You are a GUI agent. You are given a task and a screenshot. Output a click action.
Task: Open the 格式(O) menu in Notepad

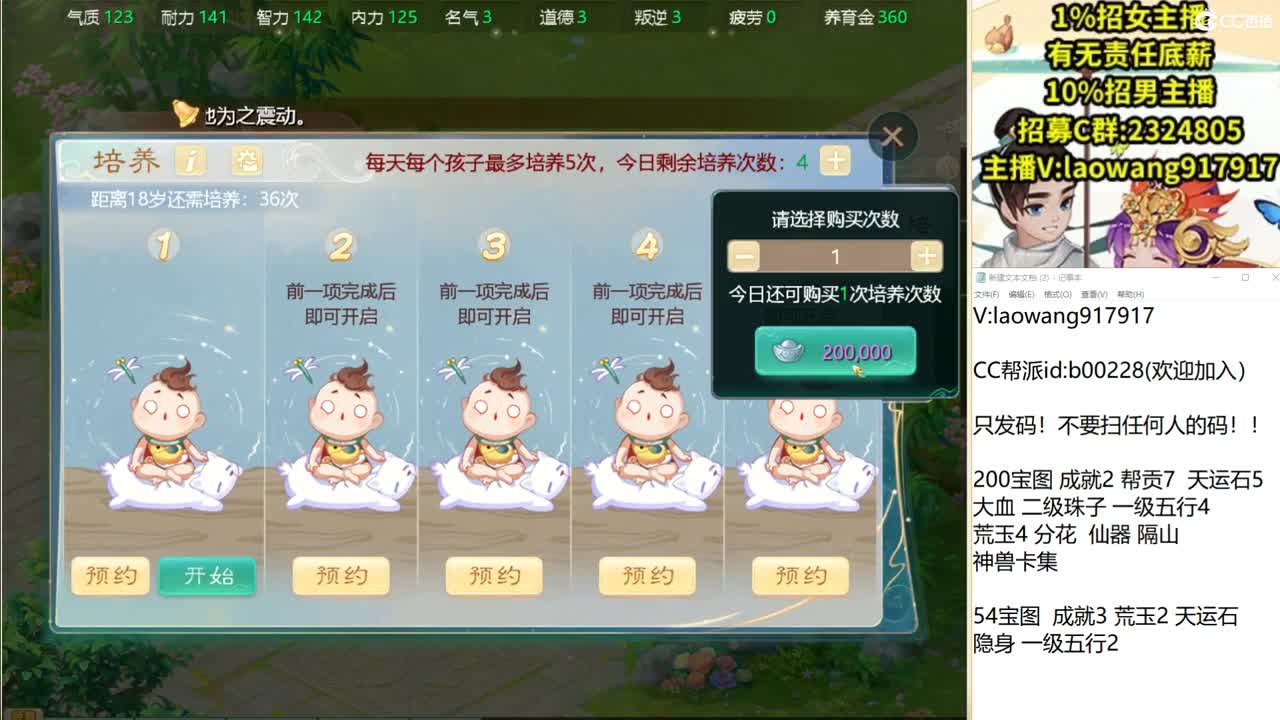click(x=1058, y=294)
